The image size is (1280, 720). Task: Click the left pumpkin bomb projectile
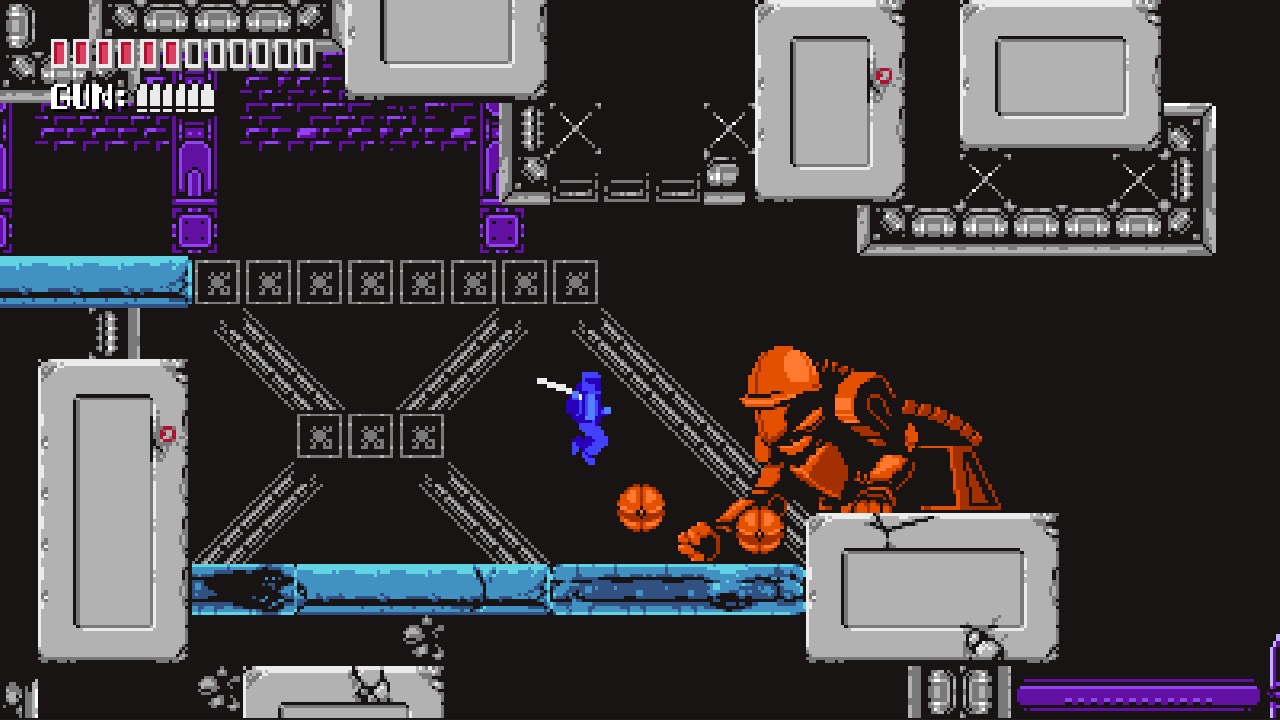641,510
